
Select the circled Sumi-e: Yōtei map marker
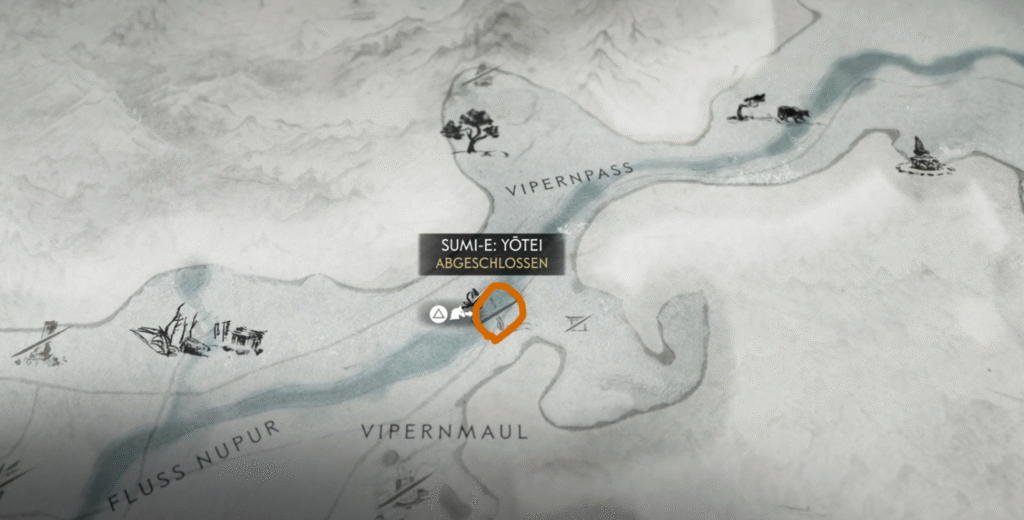tap(499, 312)
